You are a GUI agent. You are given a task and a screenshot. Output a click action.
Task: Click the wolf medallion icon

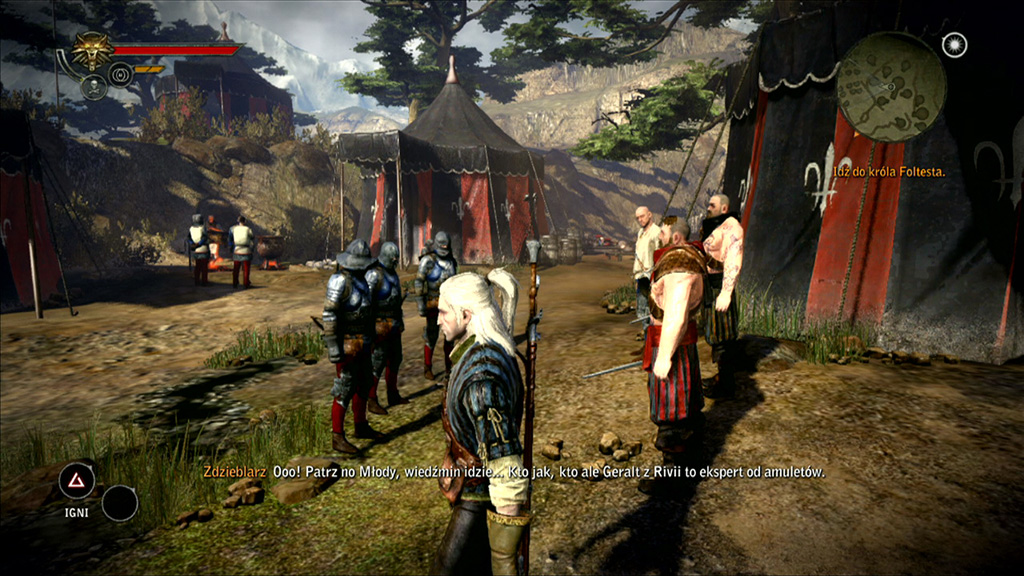[x=93, y=50]
